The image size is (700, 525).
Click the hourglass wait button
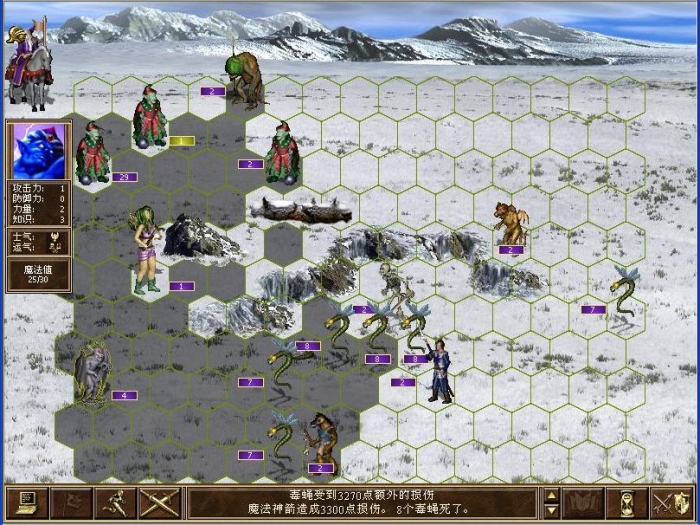pos(627,502)
